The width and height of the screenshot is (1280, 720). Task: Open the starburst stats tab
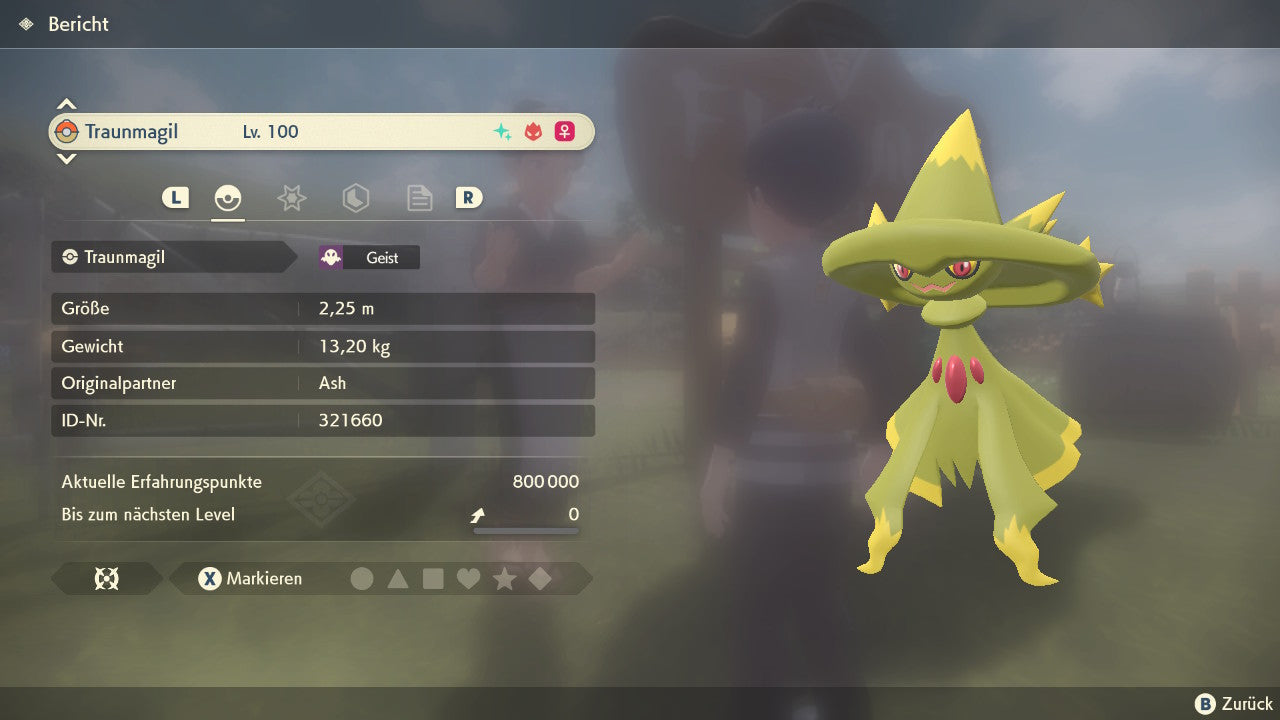pos(291,198)
